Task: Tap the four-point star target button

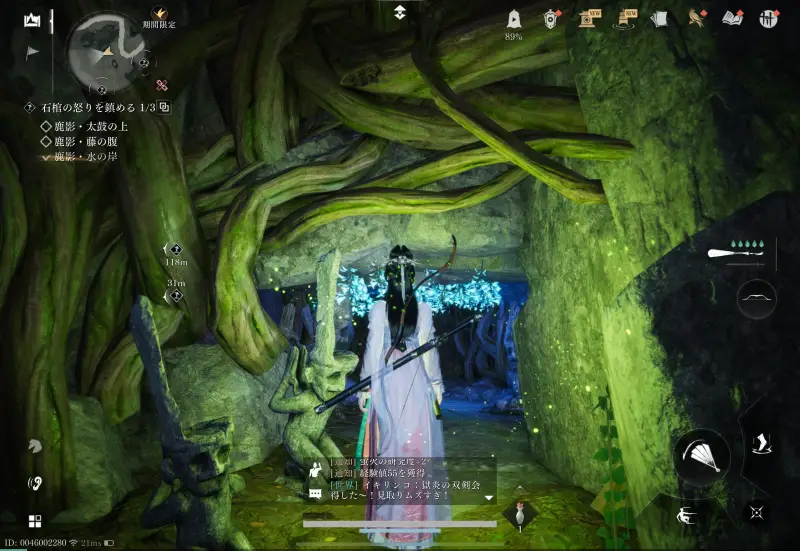Action: (756, 510)
